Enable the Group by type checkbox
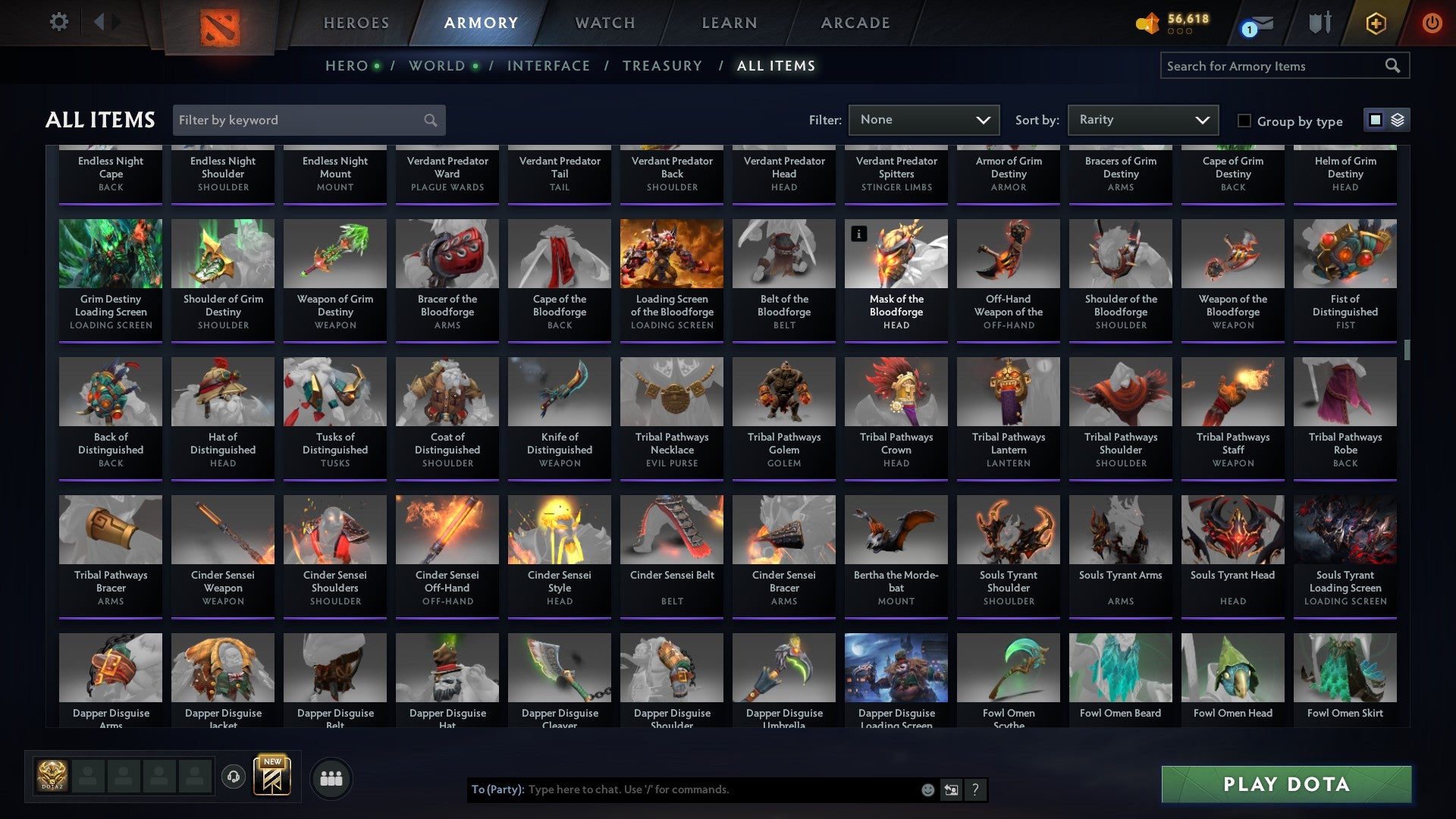Image resolution: width=1456 pixels, height=819 pixels. [1244, 121]
